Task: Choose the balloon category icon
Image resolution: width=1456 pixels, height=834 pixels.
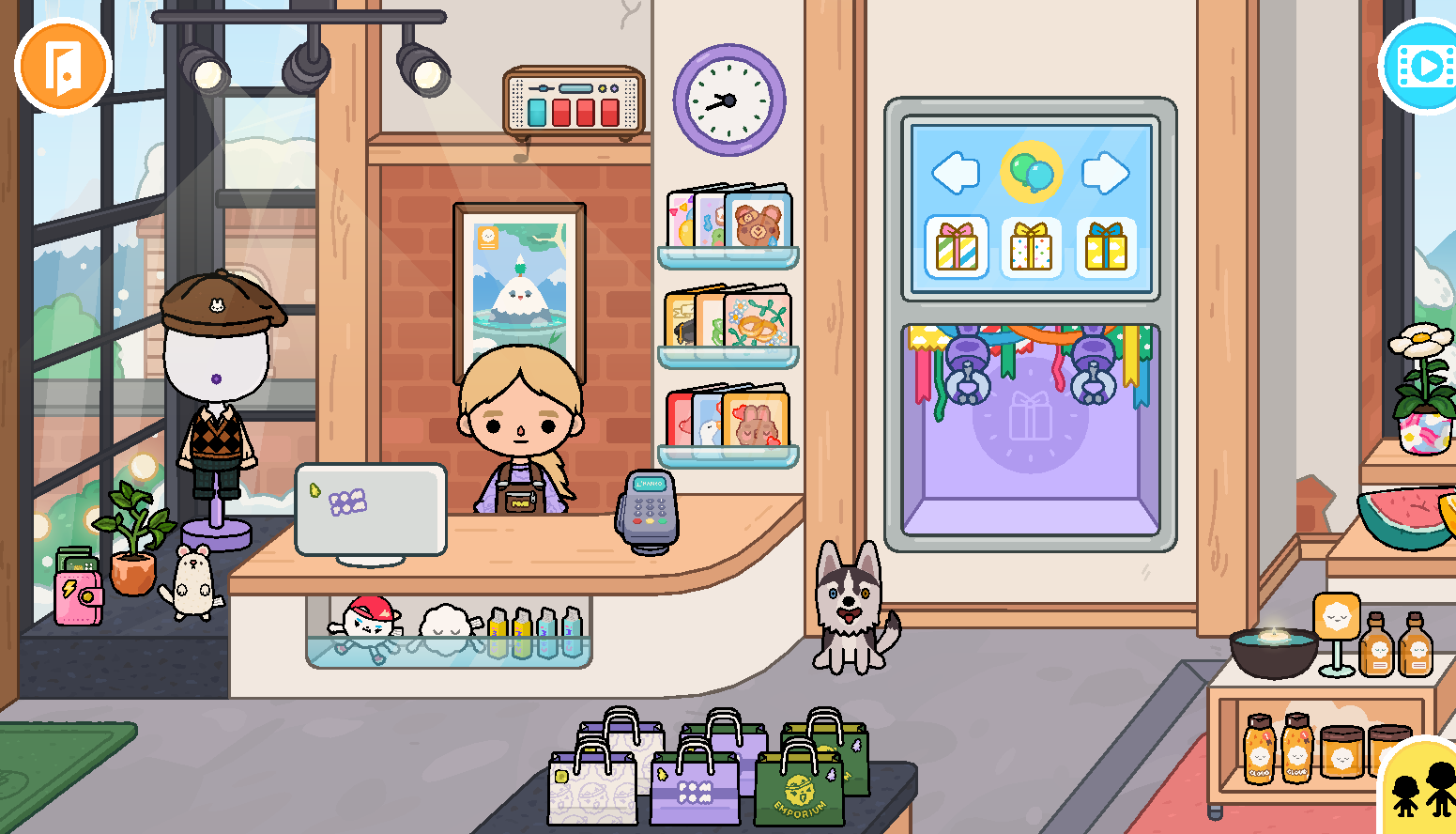Action: [1031, 173]
